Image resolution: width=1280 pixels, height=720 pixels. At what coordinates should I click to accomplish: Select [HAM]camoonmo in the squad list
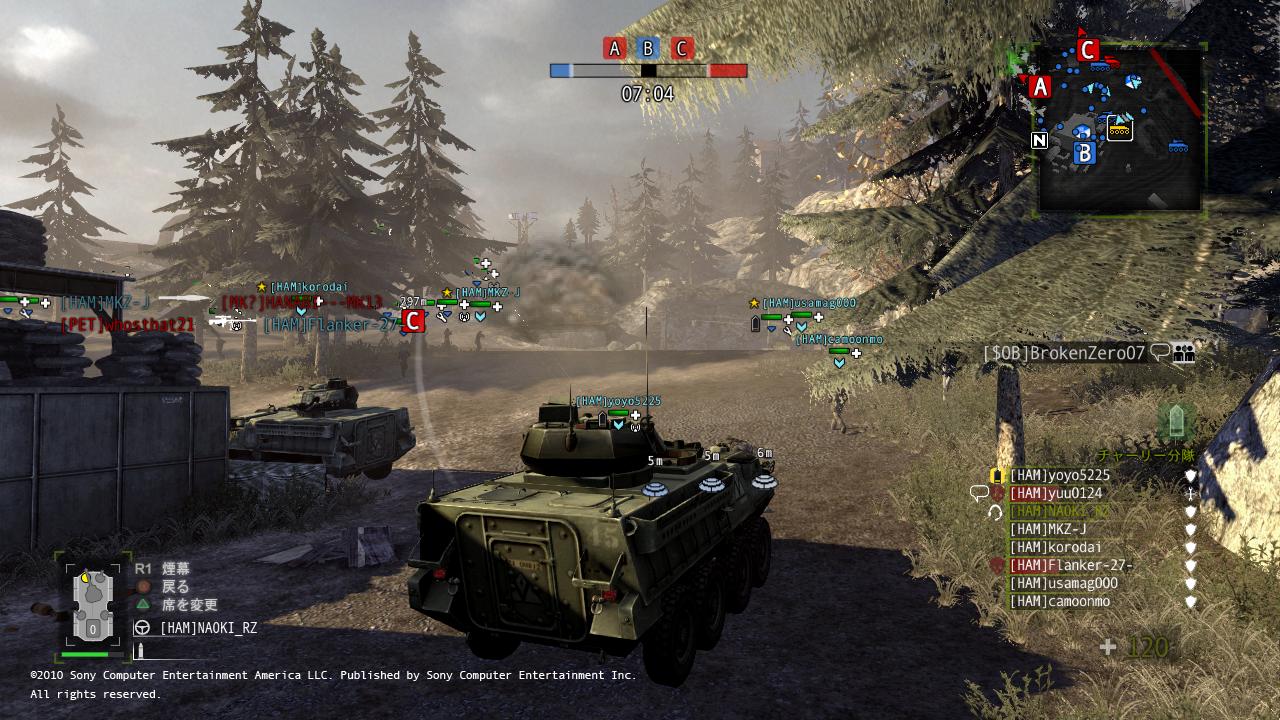(x=1059, y=602)
